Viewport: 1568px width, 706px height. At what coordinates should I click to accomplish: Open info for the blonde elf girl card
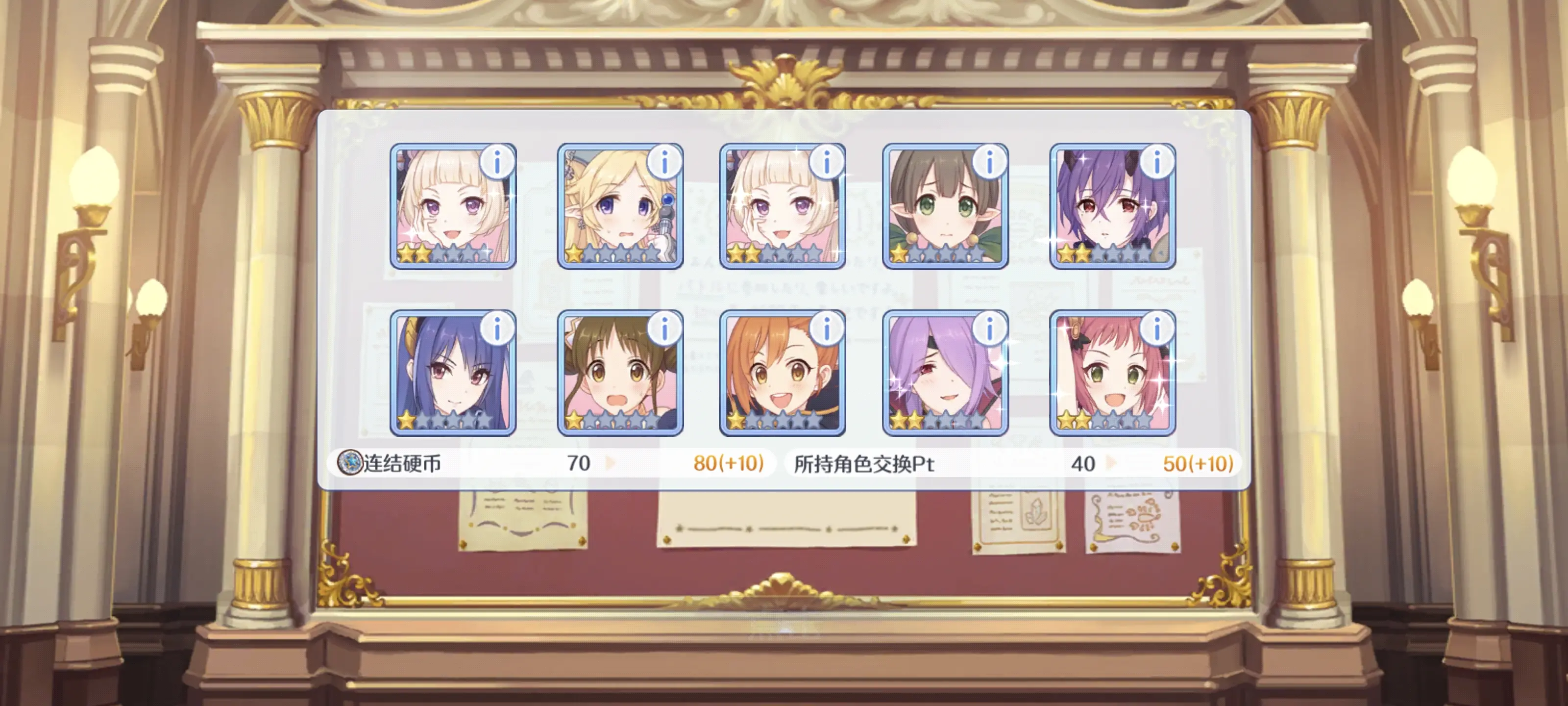[x=664, y=163]
